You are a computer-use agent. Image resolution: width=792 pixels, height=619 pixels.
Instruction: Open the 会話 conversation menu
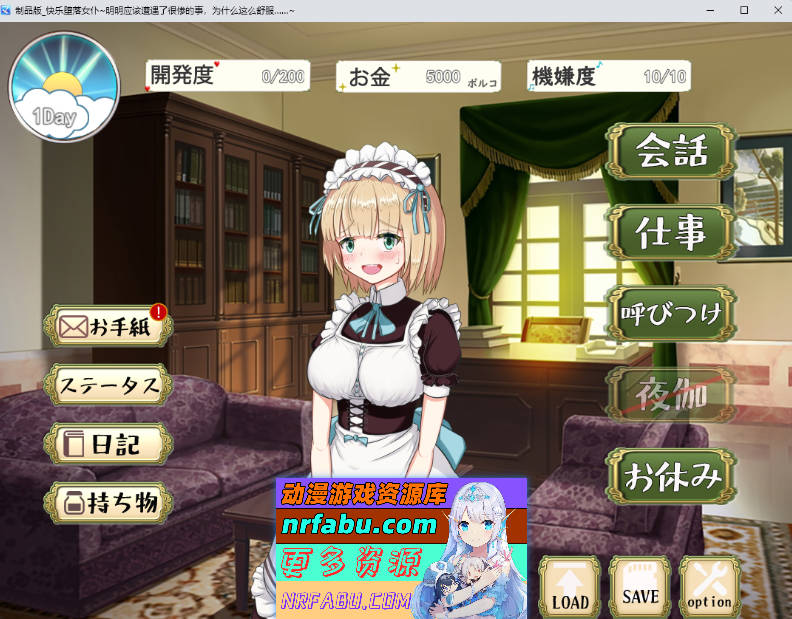(672, 151)
